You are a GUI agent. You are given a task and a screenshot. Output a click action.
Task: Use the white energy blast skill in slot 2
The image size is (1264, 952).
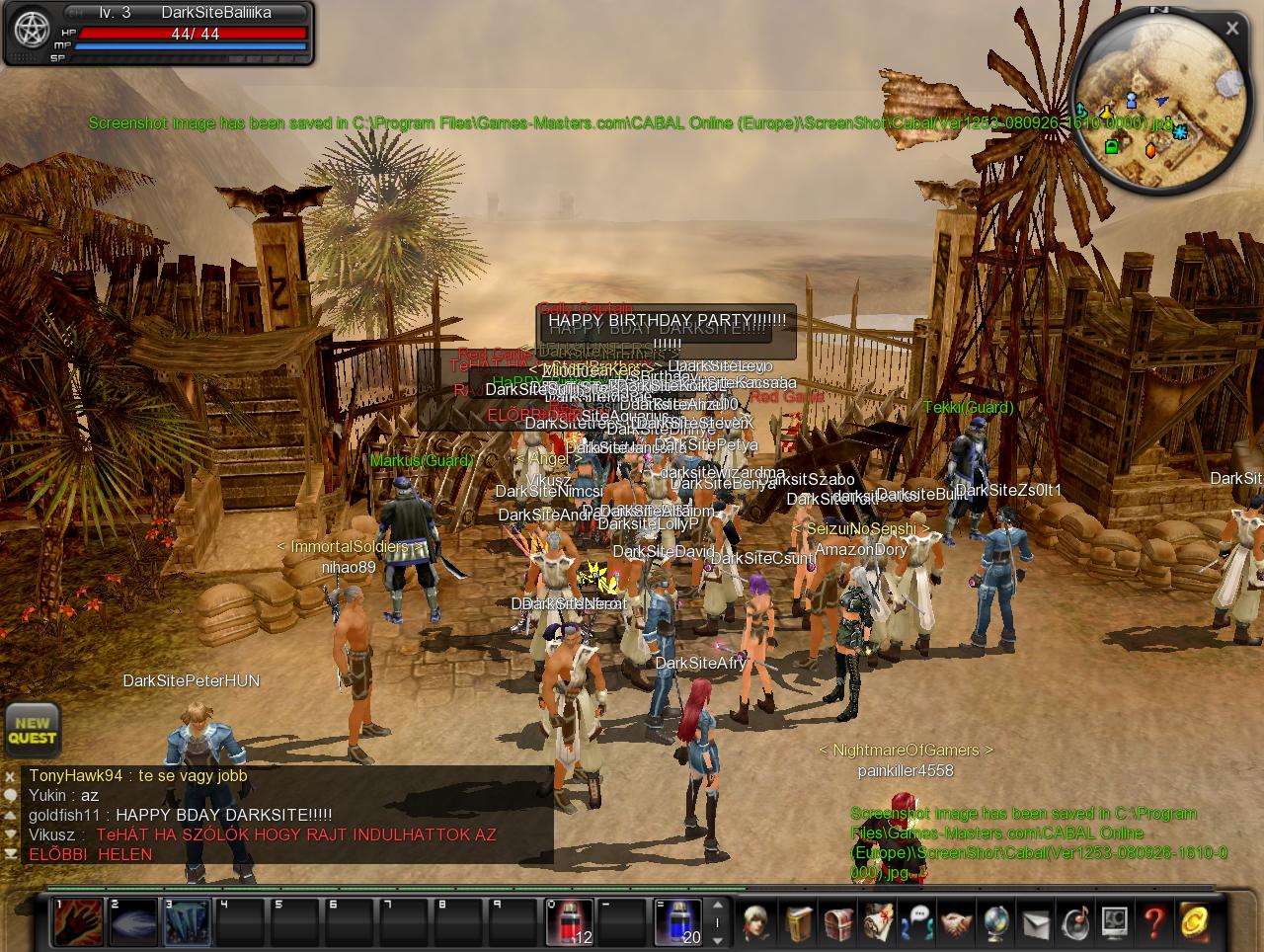132,922
